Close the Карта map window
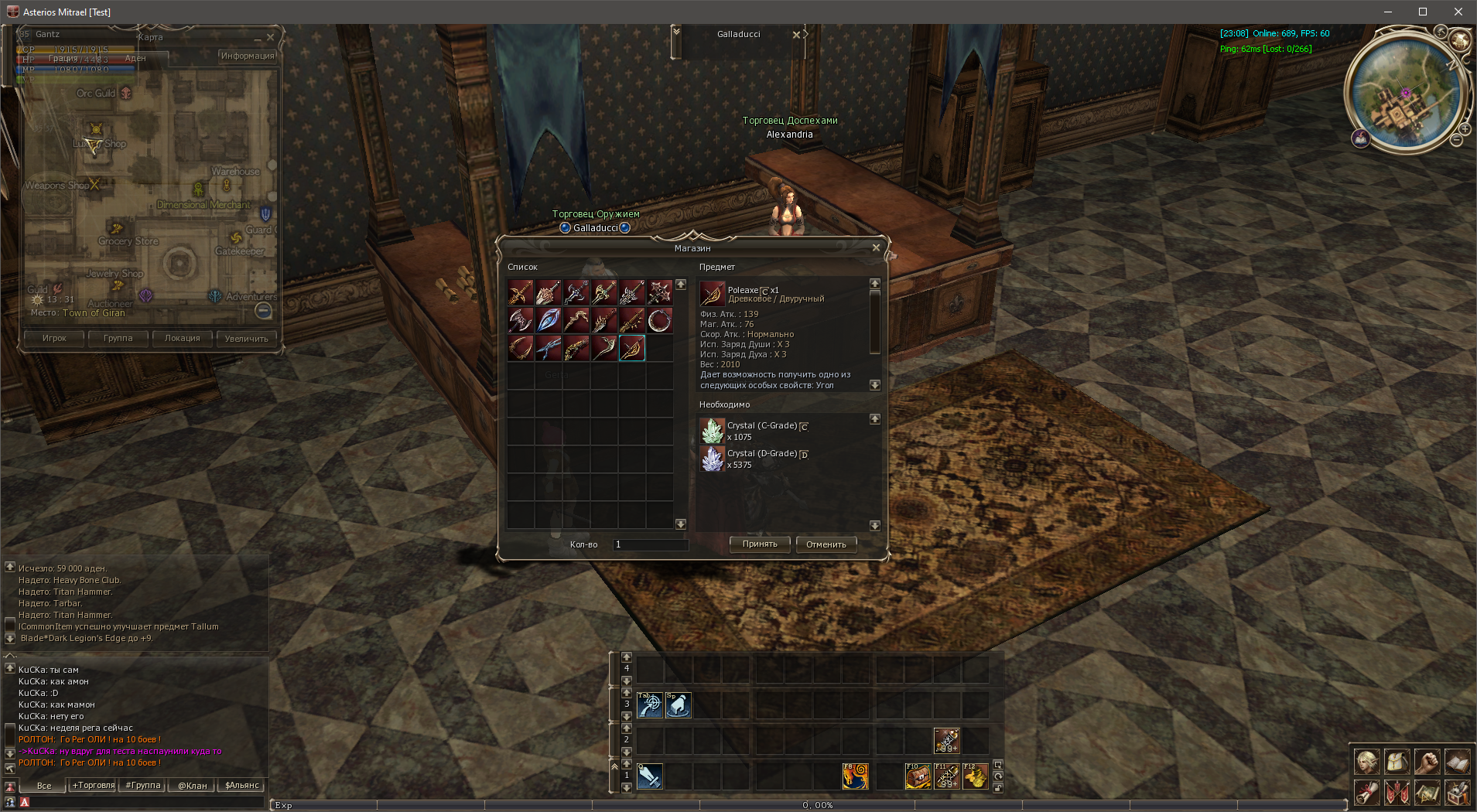The image size is (1477, 812). 270,37
